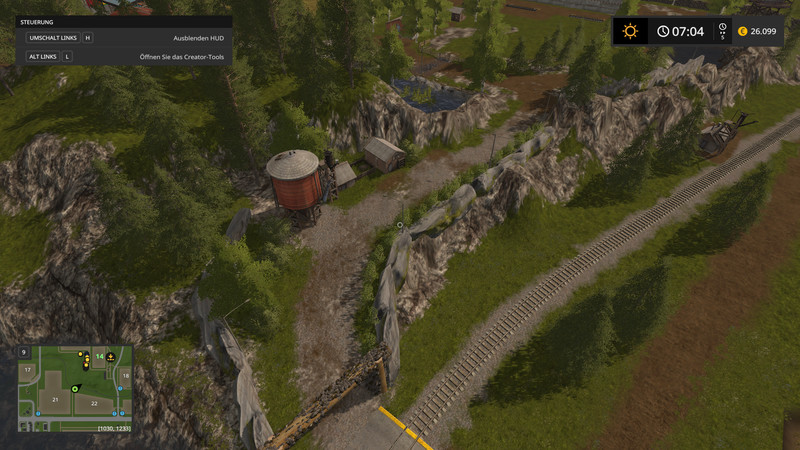Click the sun weather forecast icon
This screenshot has width=800, height=450.
pyautogui.click(x=630, y=31)
